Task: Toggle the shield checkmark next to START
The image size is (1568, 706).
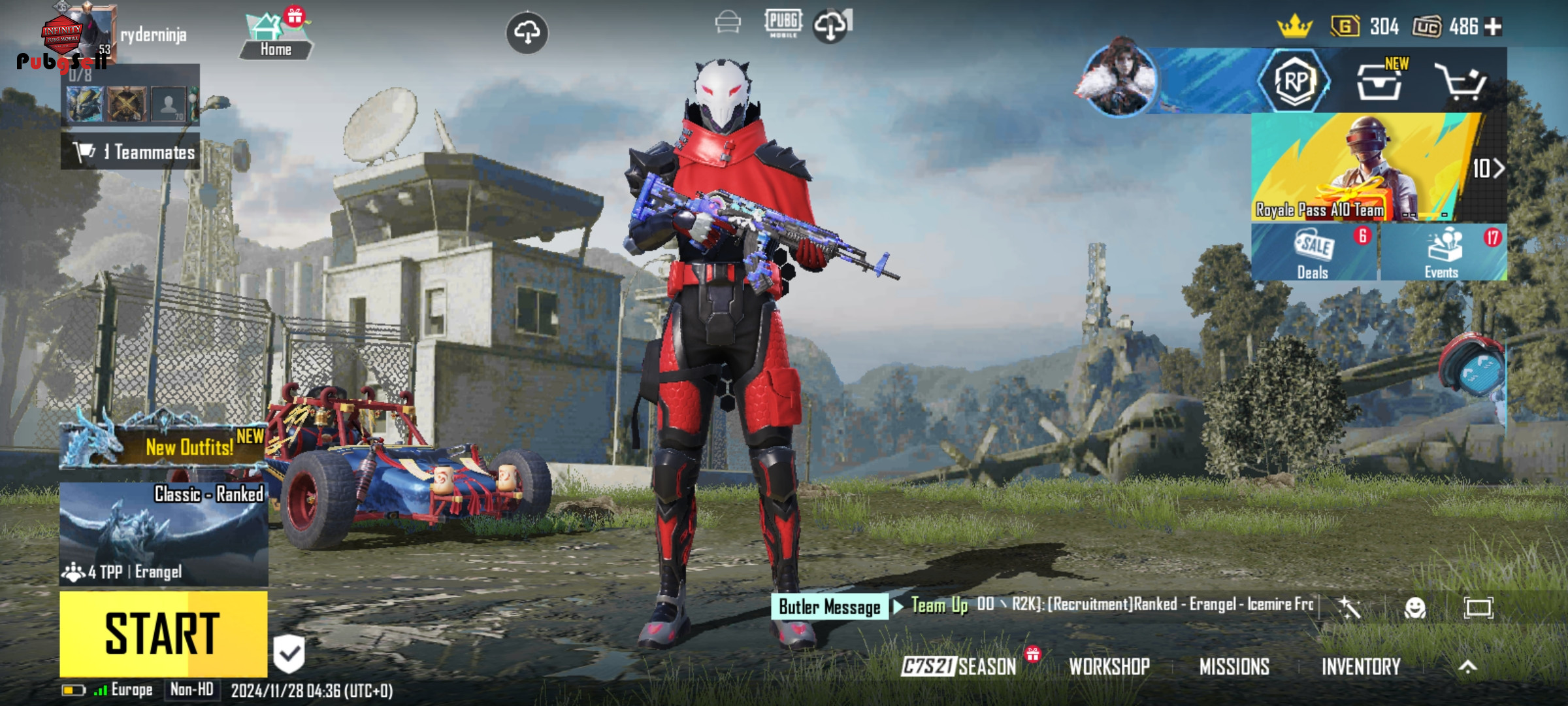Action: [x=289, y=654]
